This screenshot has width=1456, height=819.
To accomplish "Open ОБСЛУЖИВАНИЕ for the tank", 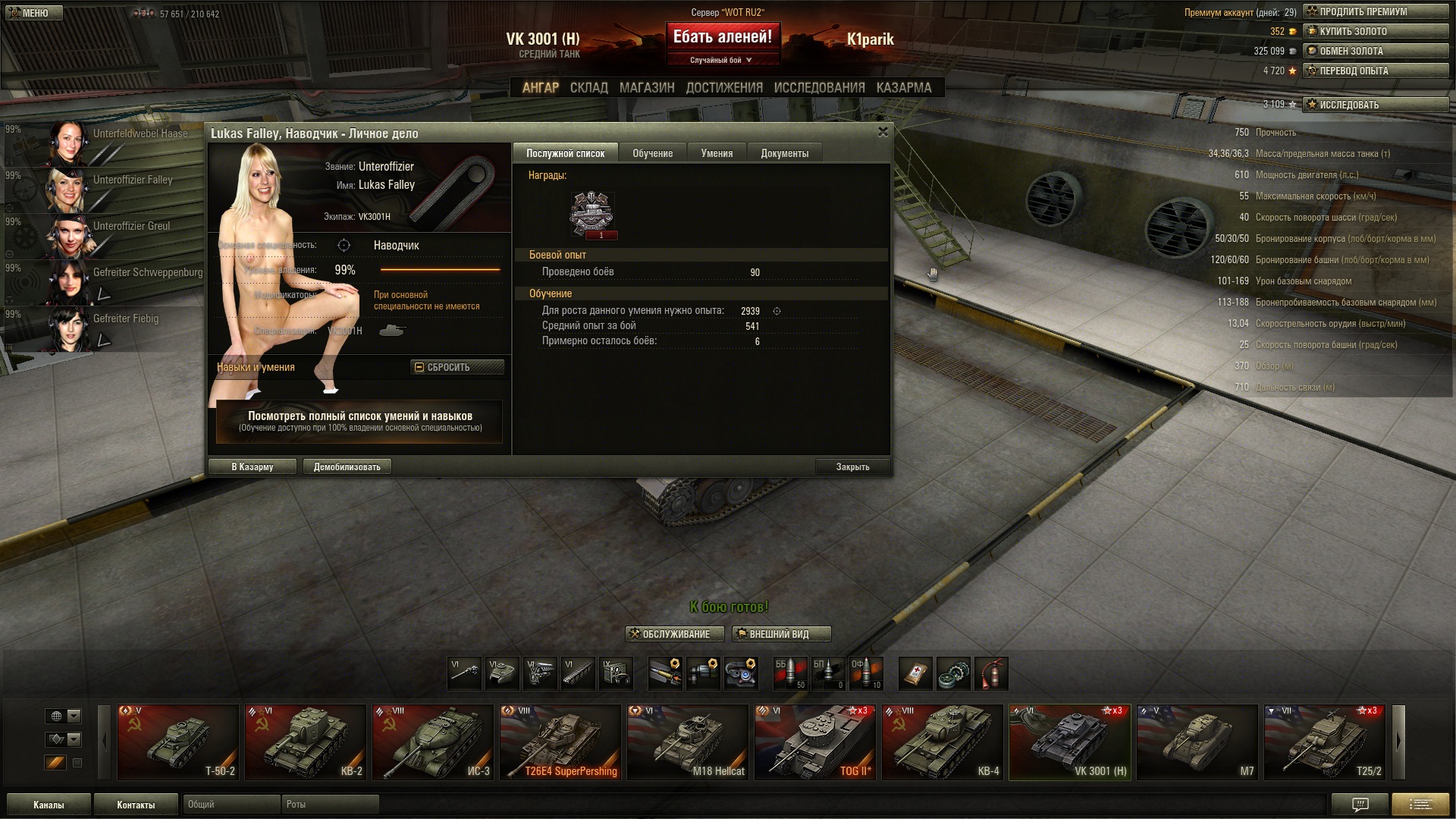I will tap(674, 634).
